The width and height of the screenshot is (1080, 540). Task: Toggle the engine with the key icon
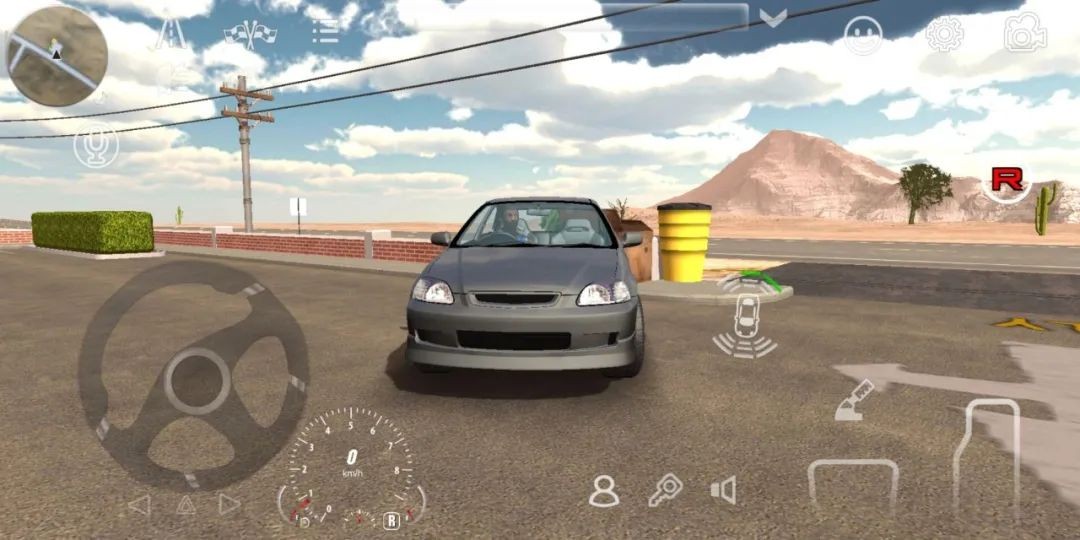[664, 490]
